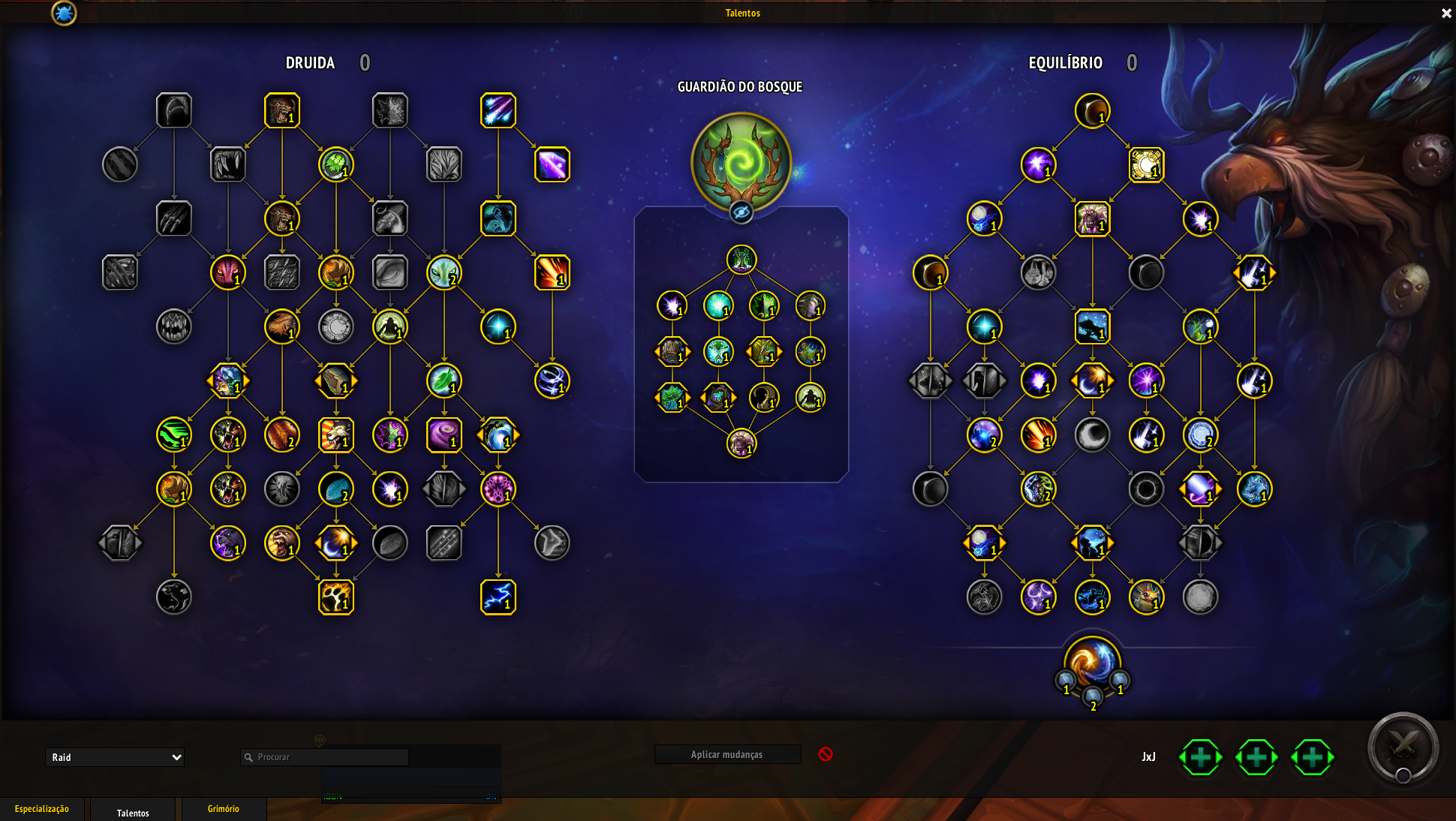1456x821 pixels.
Task: Choose the crescent moon talent atop Equilíbrio tree
Action: coord(1092,110)
